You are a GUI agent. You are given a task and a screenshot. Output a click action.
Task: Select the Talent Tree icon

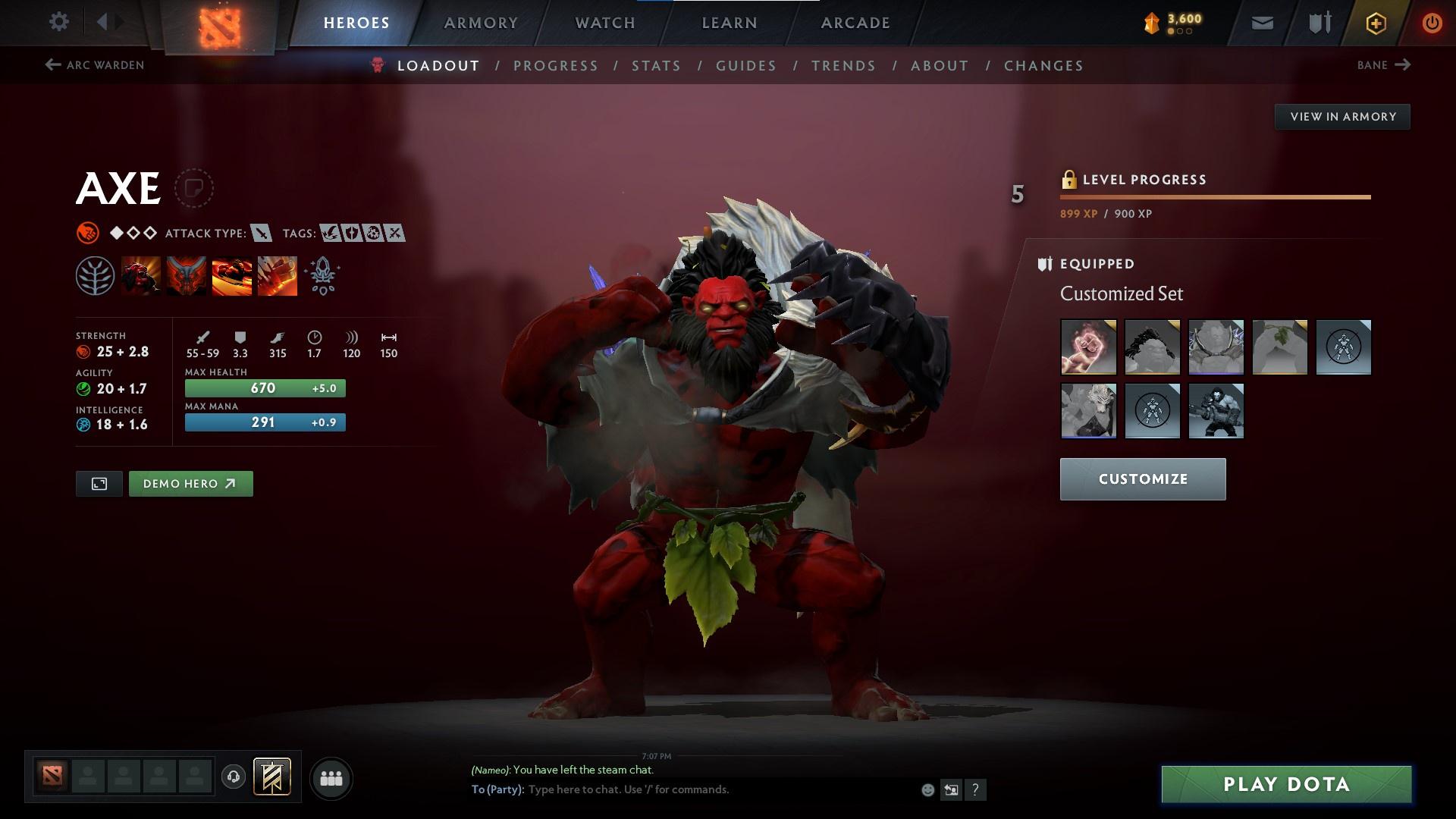point(94,275)
